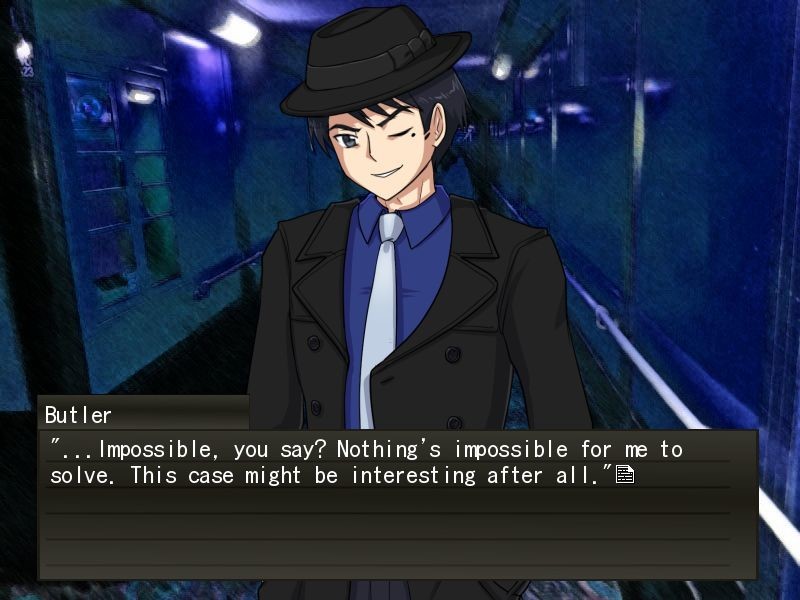The height and width of the screenshot is (600, 800).
Task: Click the page icon after the dialogue text
Action: 625,475
